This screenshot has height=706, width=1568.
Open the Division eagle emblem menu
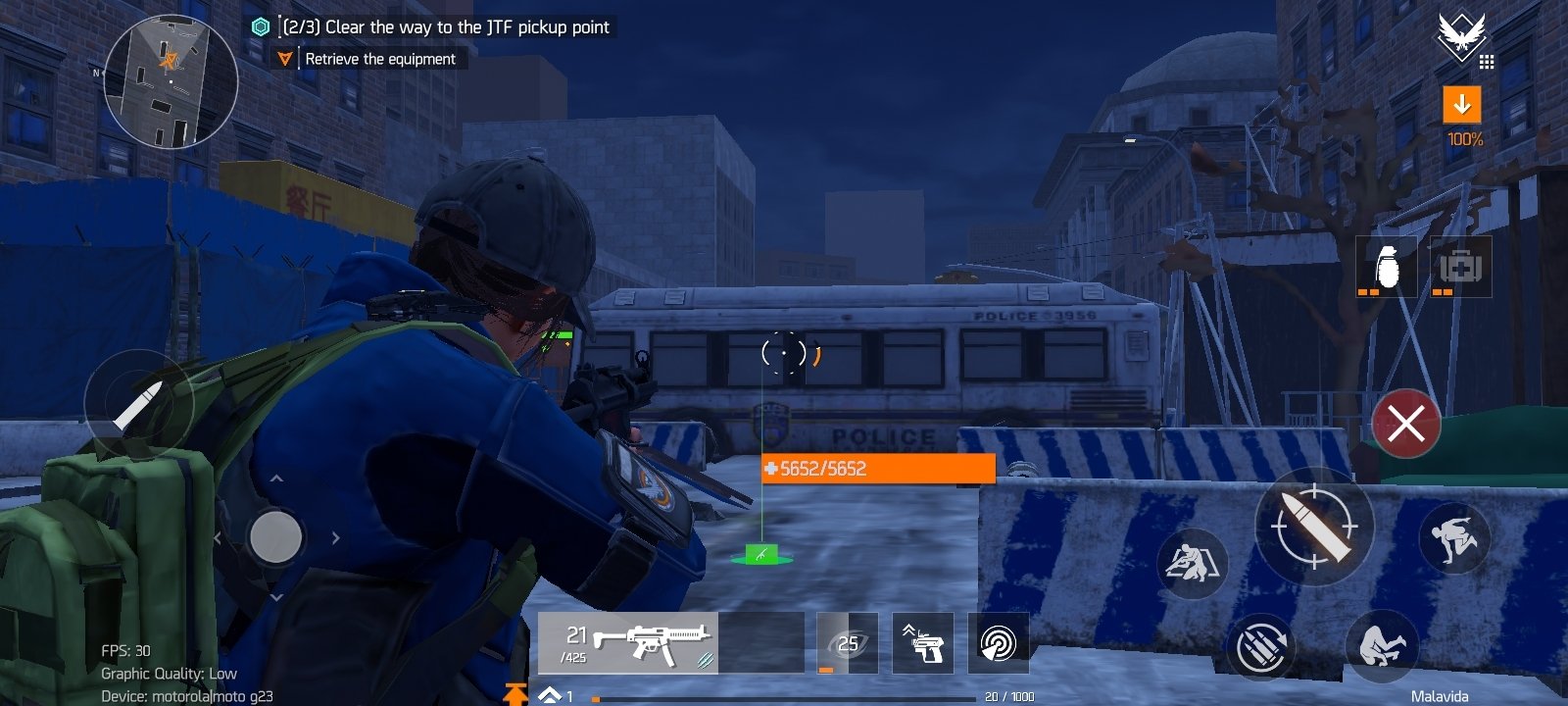click(1461, 38)
